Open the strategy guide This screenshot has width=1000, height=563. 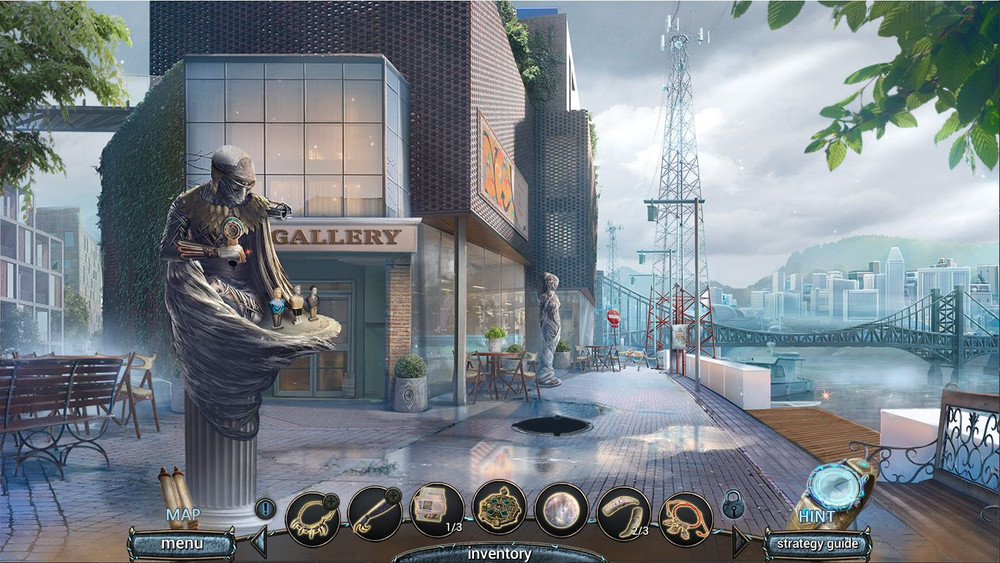click(816, 543)
